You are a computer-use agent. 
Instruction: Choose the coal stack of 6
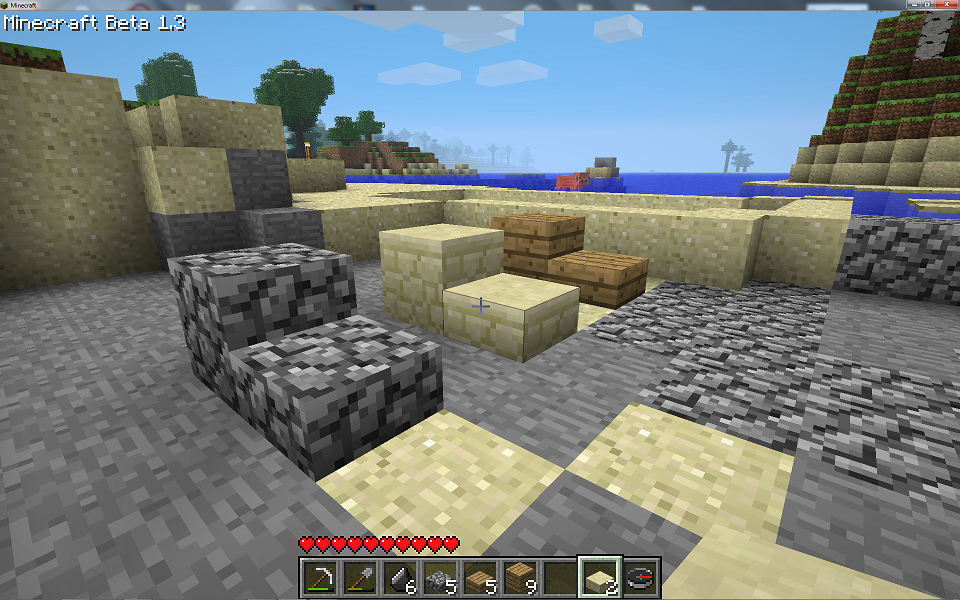pyautogui.click(x=400, y=577)
